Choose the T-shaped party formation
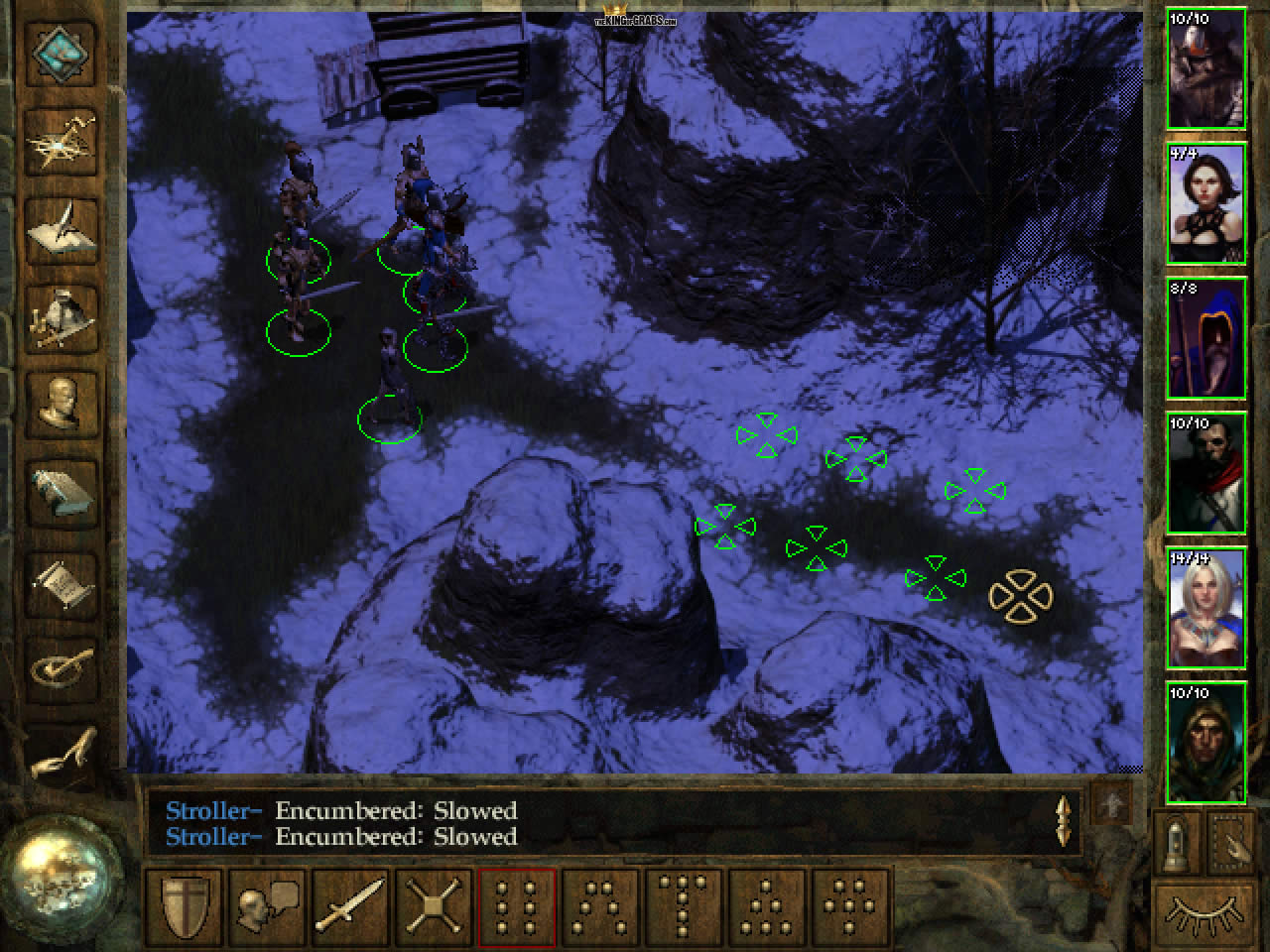1270x952 pixels. coord(685,904)
